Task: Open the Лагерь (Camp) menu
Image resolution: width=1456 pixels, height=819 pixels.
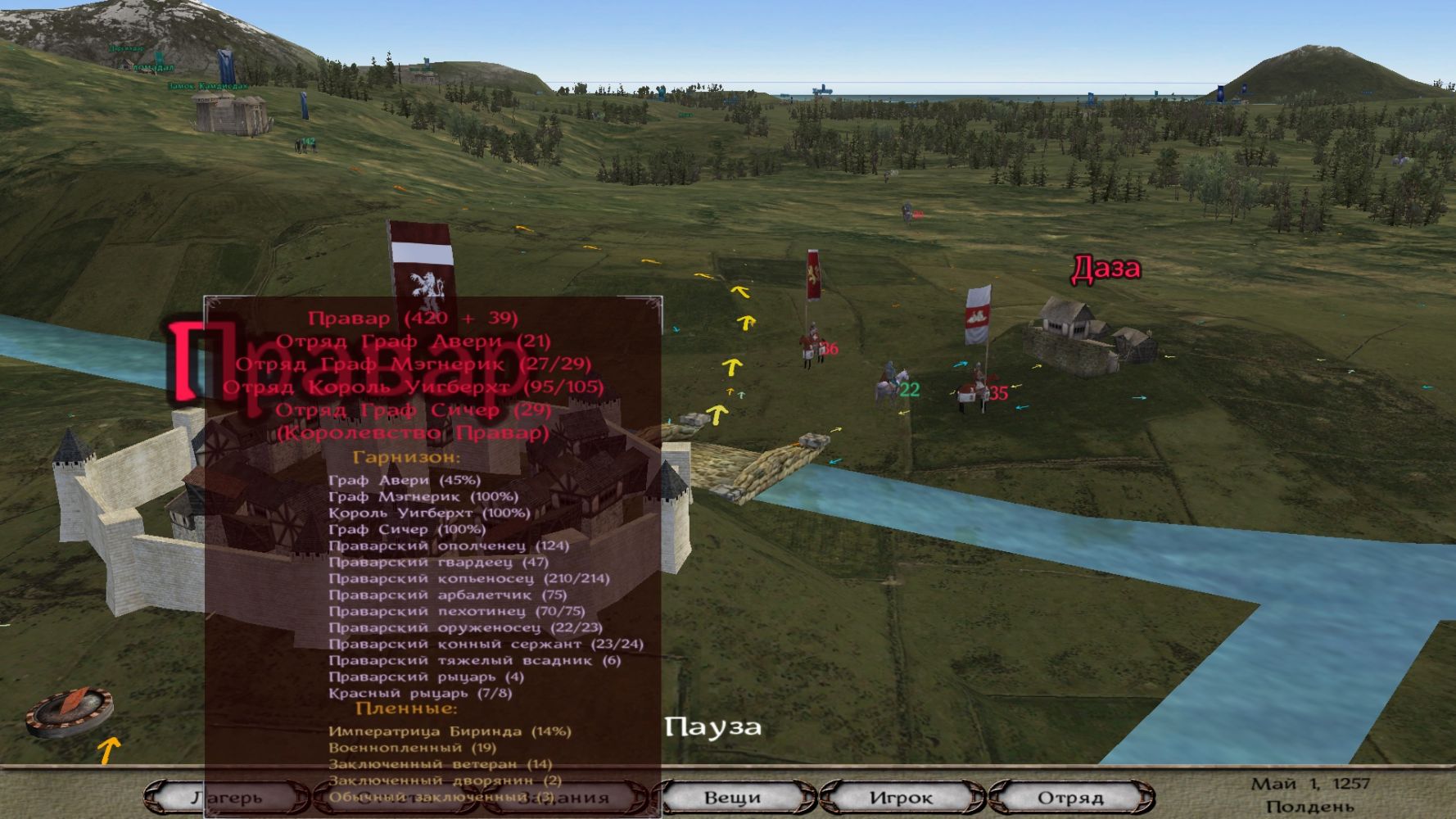Action: (227, 797)
